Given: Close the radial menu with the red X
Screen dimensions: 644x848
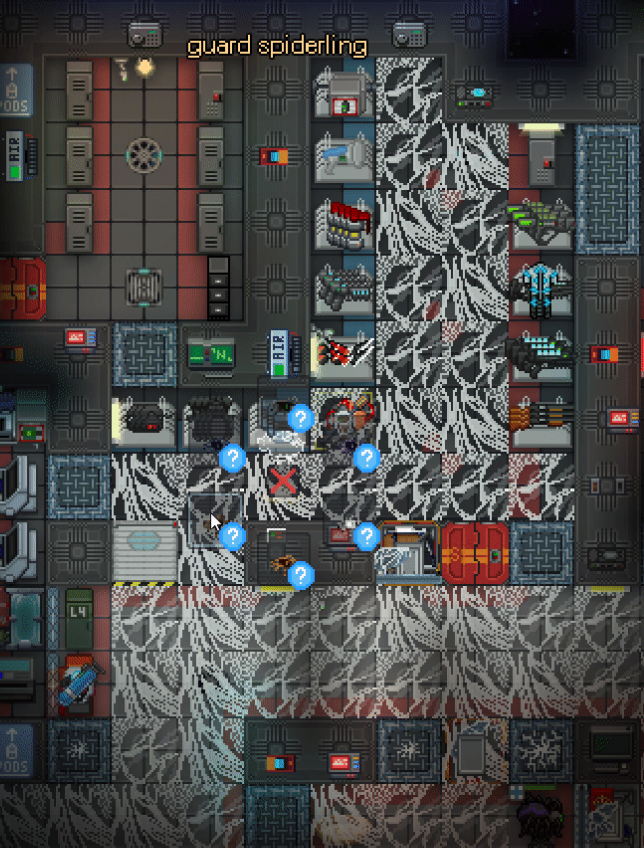Looking at the screenshot, I should [284, 481].
